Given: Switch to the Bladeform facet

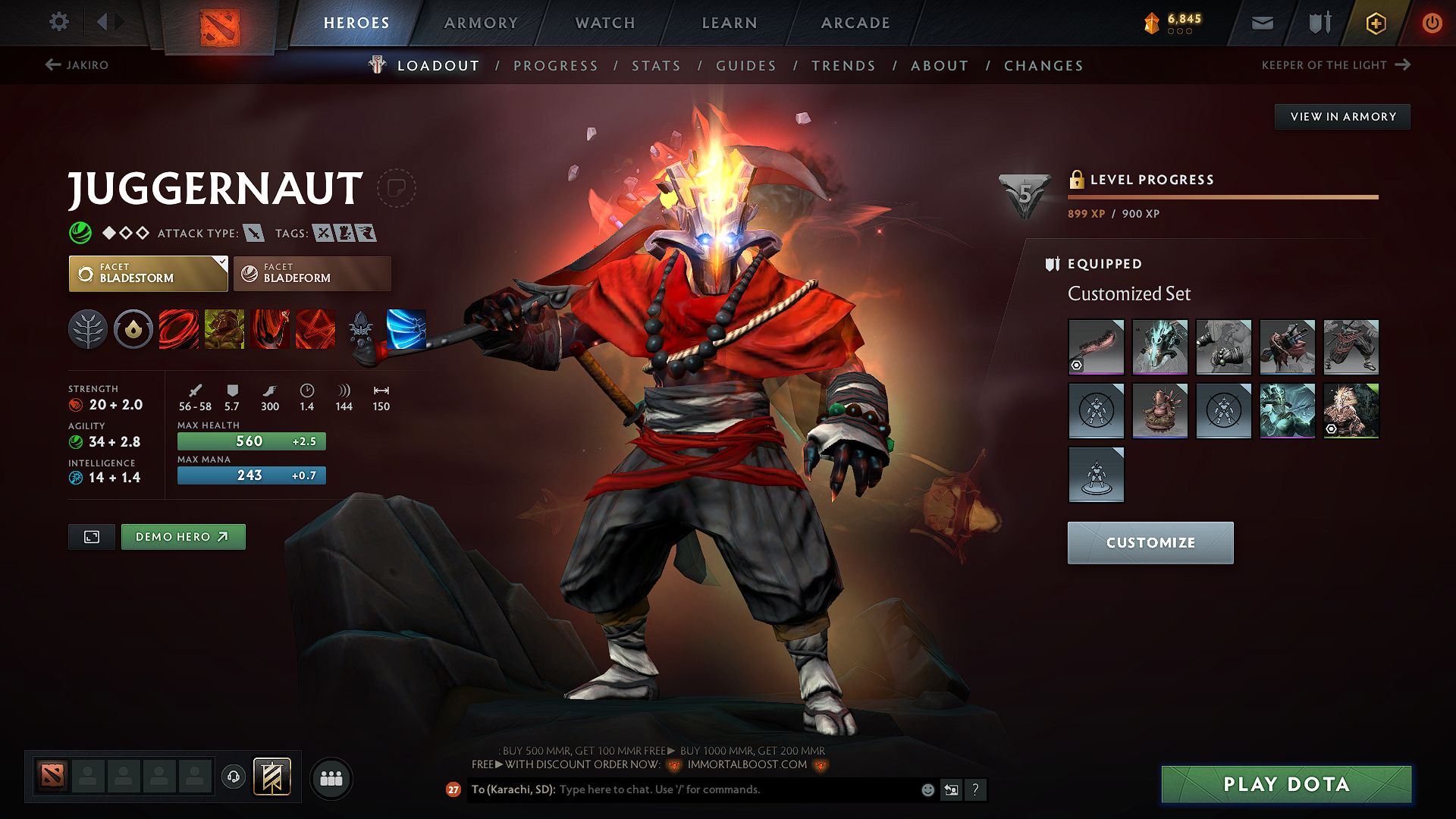Looking at the screenshot, I should pos(312,273).
